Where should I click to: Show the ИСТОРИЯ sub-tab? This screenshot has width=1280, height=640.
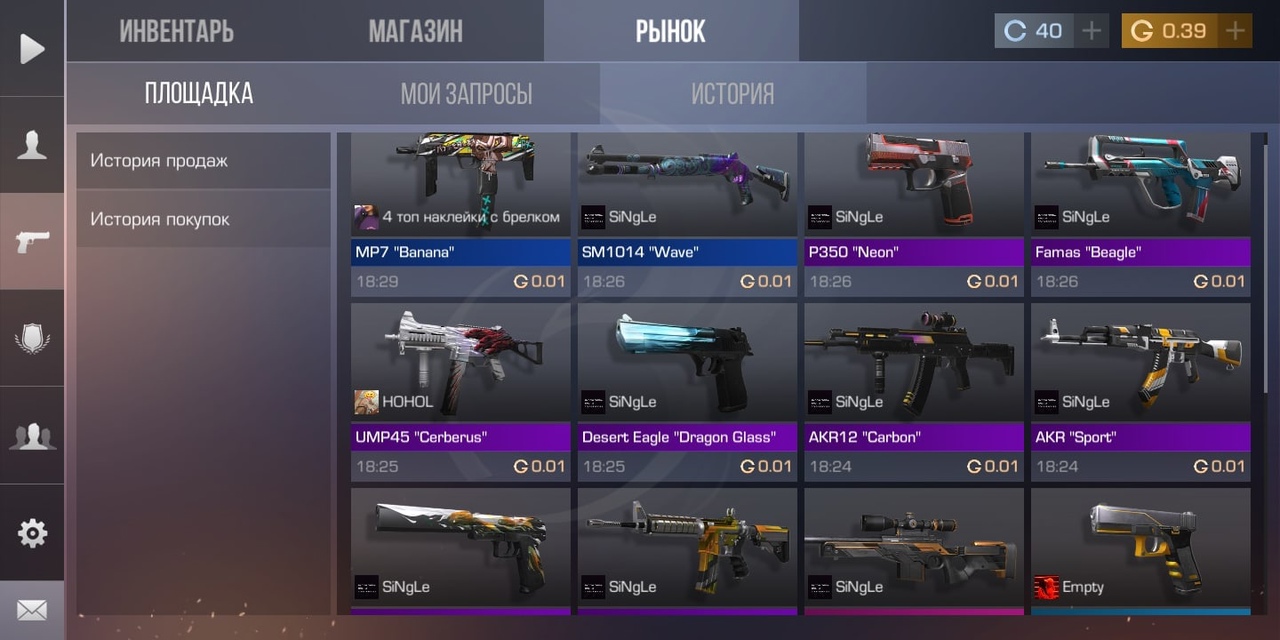pos(732,94)
